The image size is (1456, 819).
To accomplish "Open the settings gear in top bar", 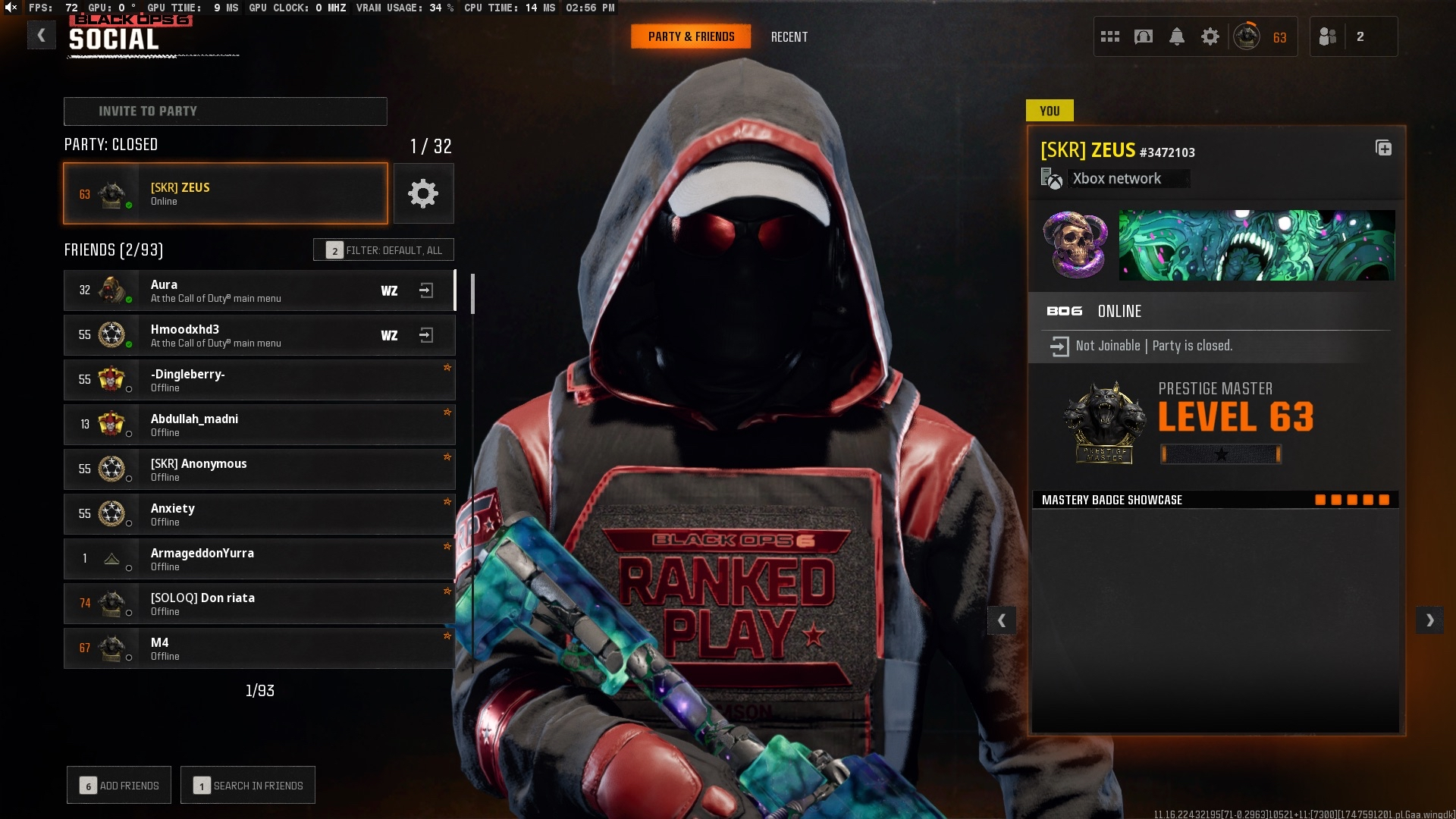I will pos(1210,36).
